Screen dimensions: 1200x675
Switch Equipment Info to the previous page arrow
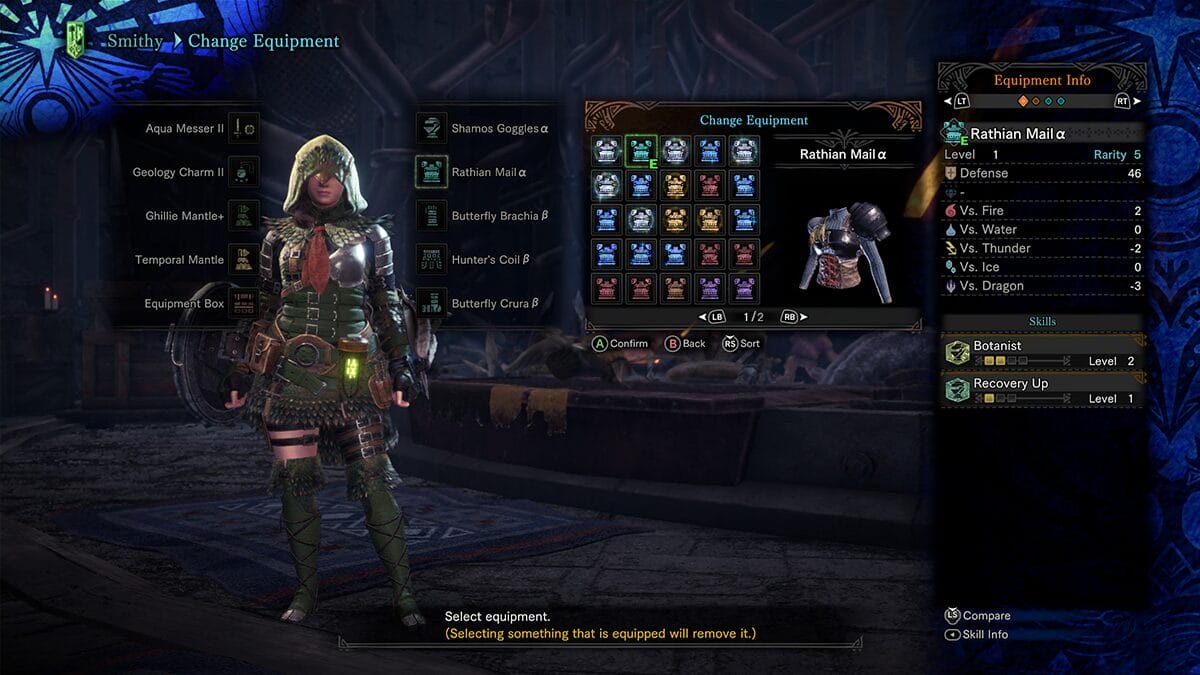click(948, 101)
